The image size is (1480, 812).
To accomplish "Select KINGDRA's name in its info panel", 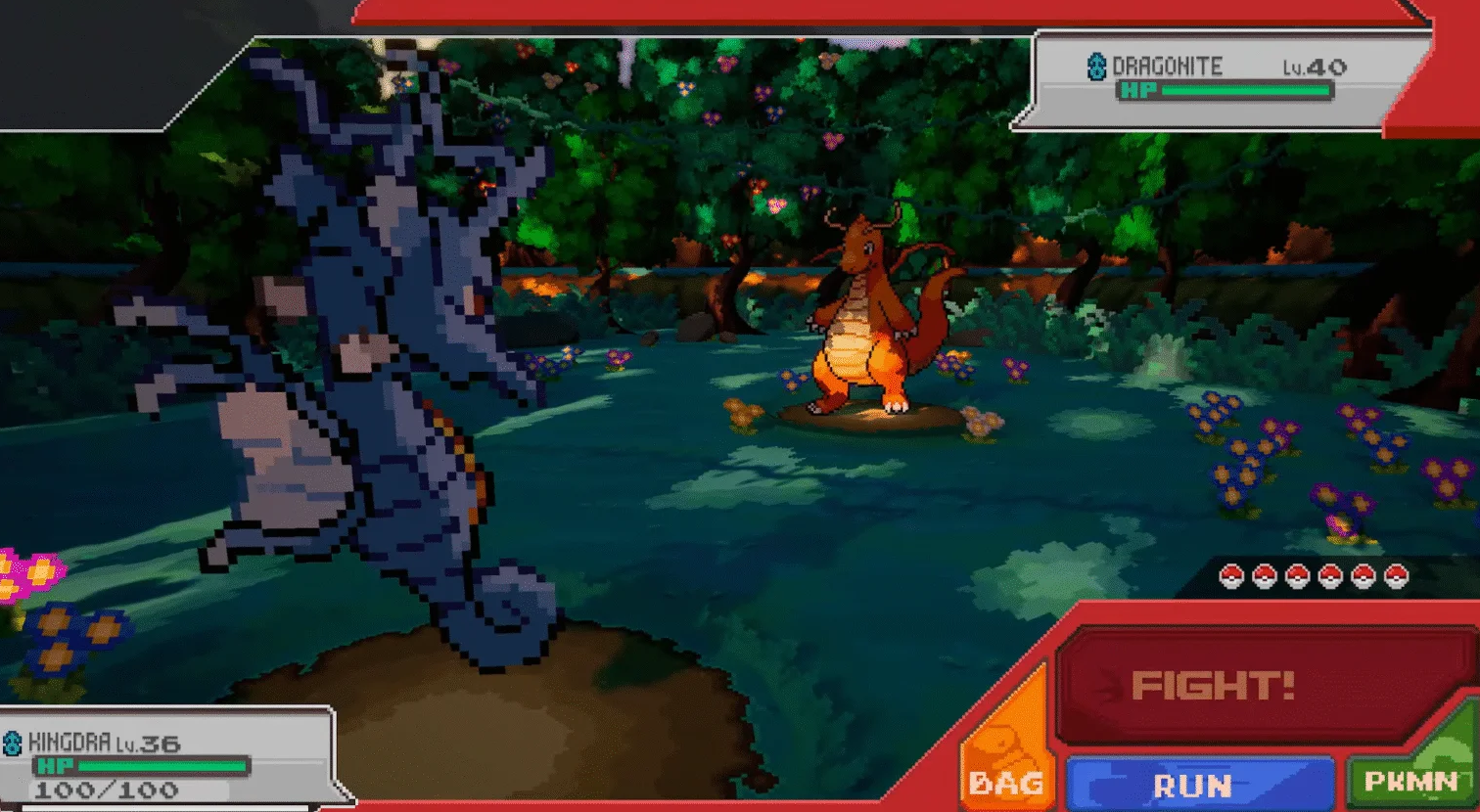I will tap(67, 744).
